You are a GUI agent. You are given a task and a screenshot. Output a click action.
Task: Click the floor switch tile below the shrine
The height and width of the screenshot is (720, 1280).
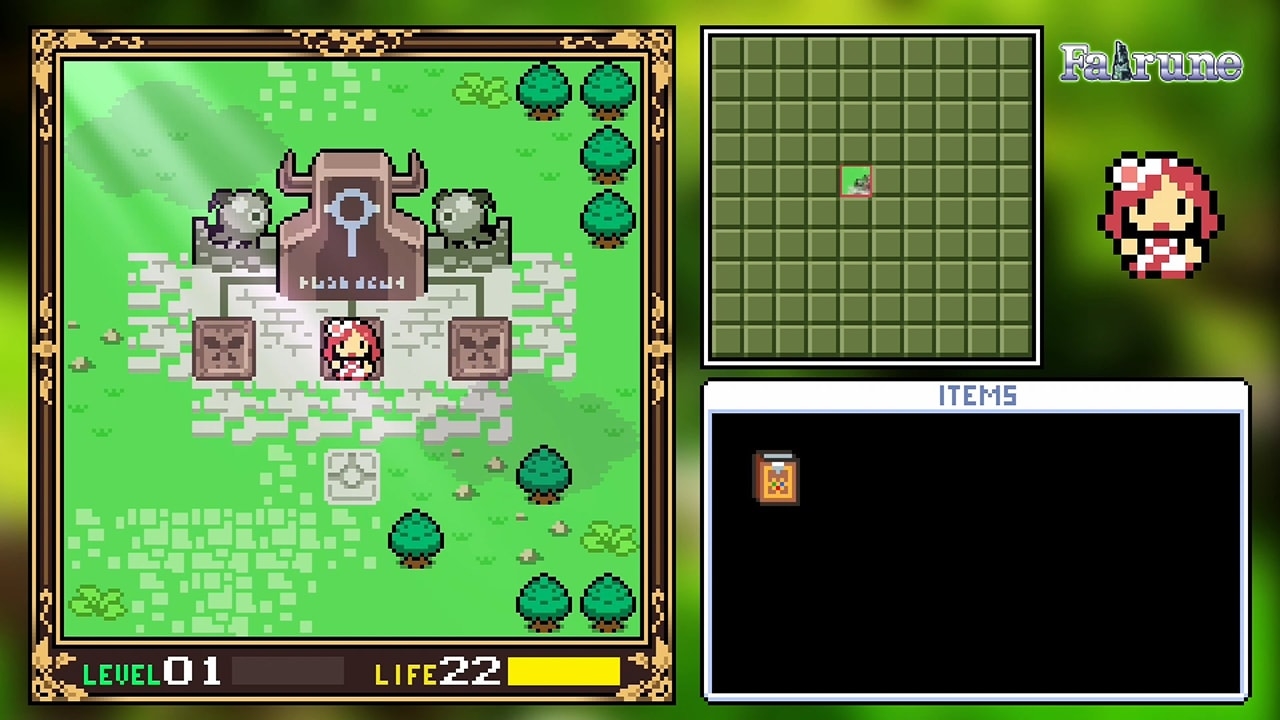click(350, 477)
